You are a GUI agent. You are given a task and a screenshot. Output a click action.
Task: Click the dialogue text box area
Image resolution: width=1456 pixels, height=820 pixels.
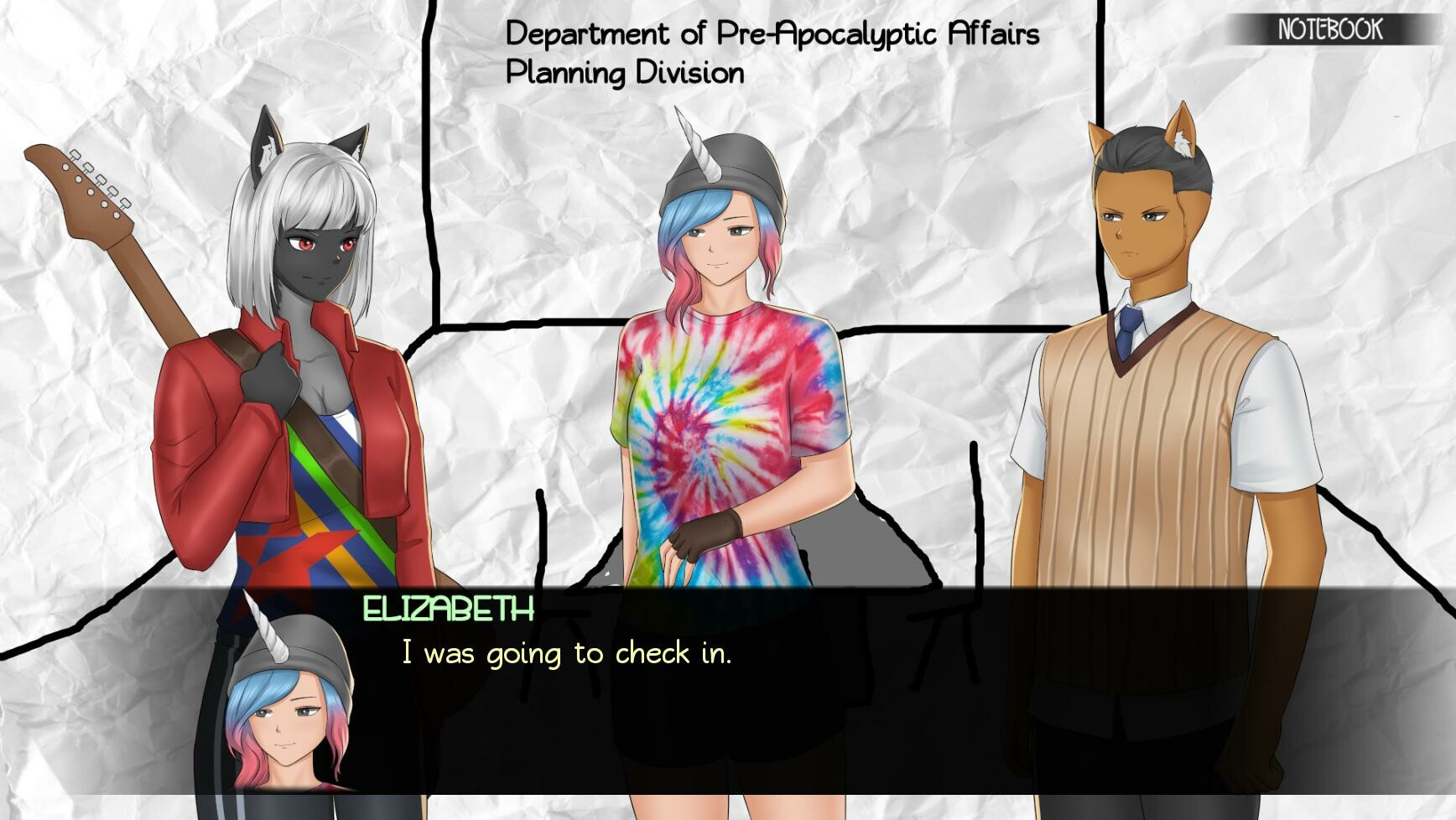tap(923, 688)
